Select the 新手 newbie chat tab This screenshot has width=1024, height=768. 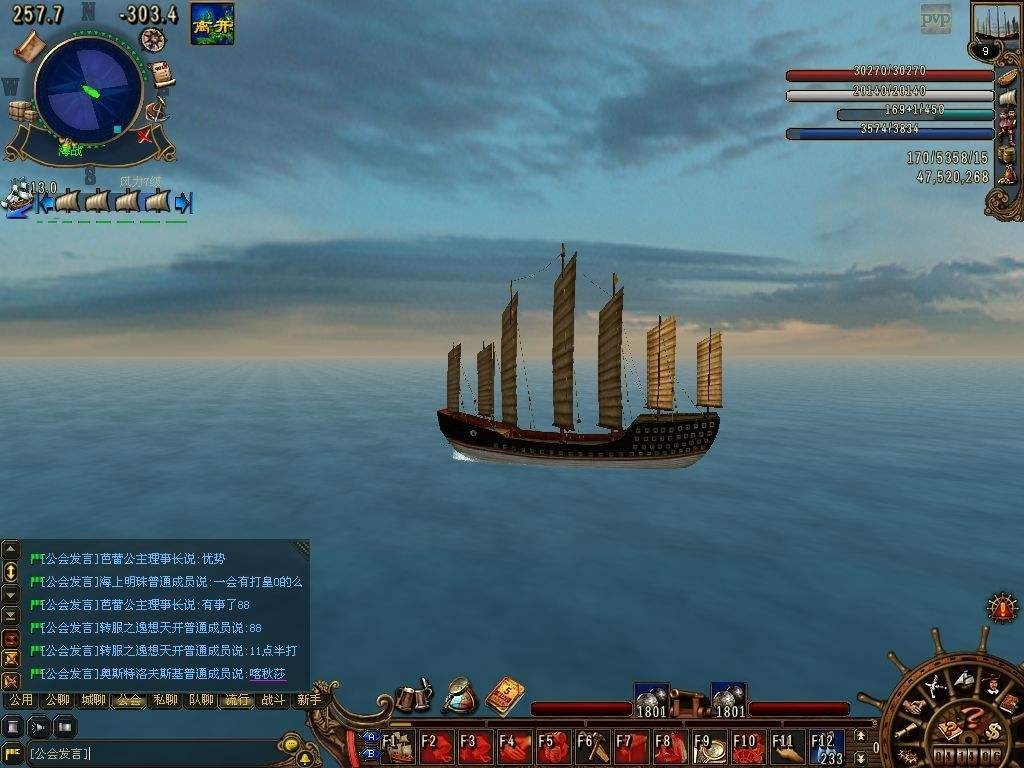click(308, 700)
